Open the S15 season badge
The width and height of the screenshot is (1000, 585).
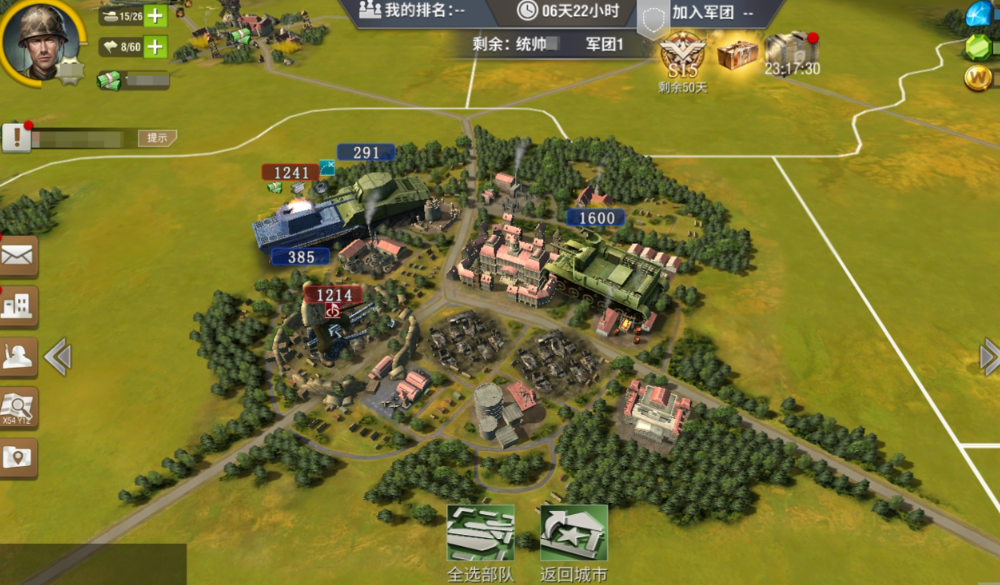(682, 55)
